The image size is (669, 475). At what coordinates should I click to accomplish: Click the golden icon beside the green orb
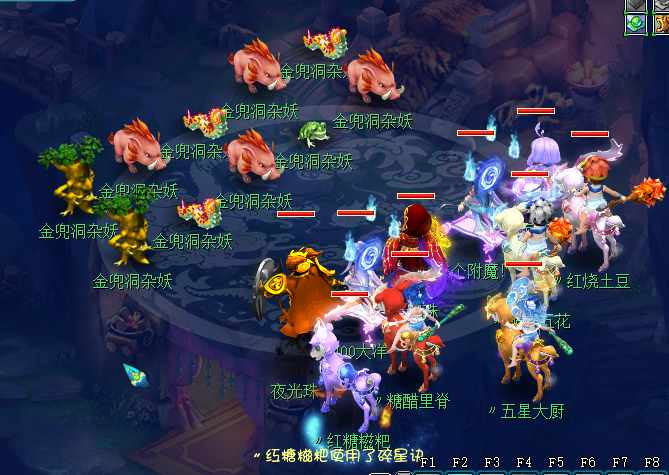click(660, 23)
